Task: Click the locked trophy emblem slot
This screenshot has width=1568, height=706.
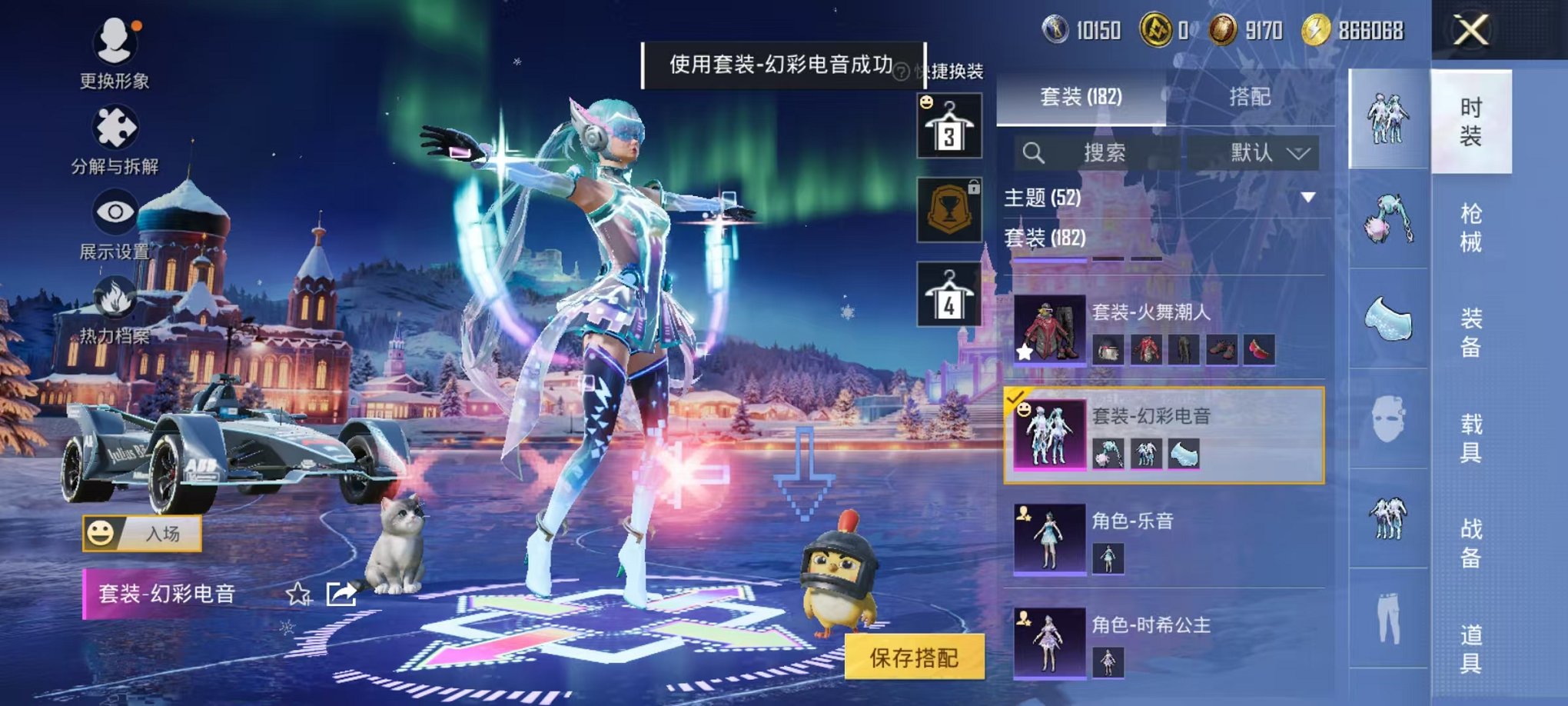Action: coord(948,209)
